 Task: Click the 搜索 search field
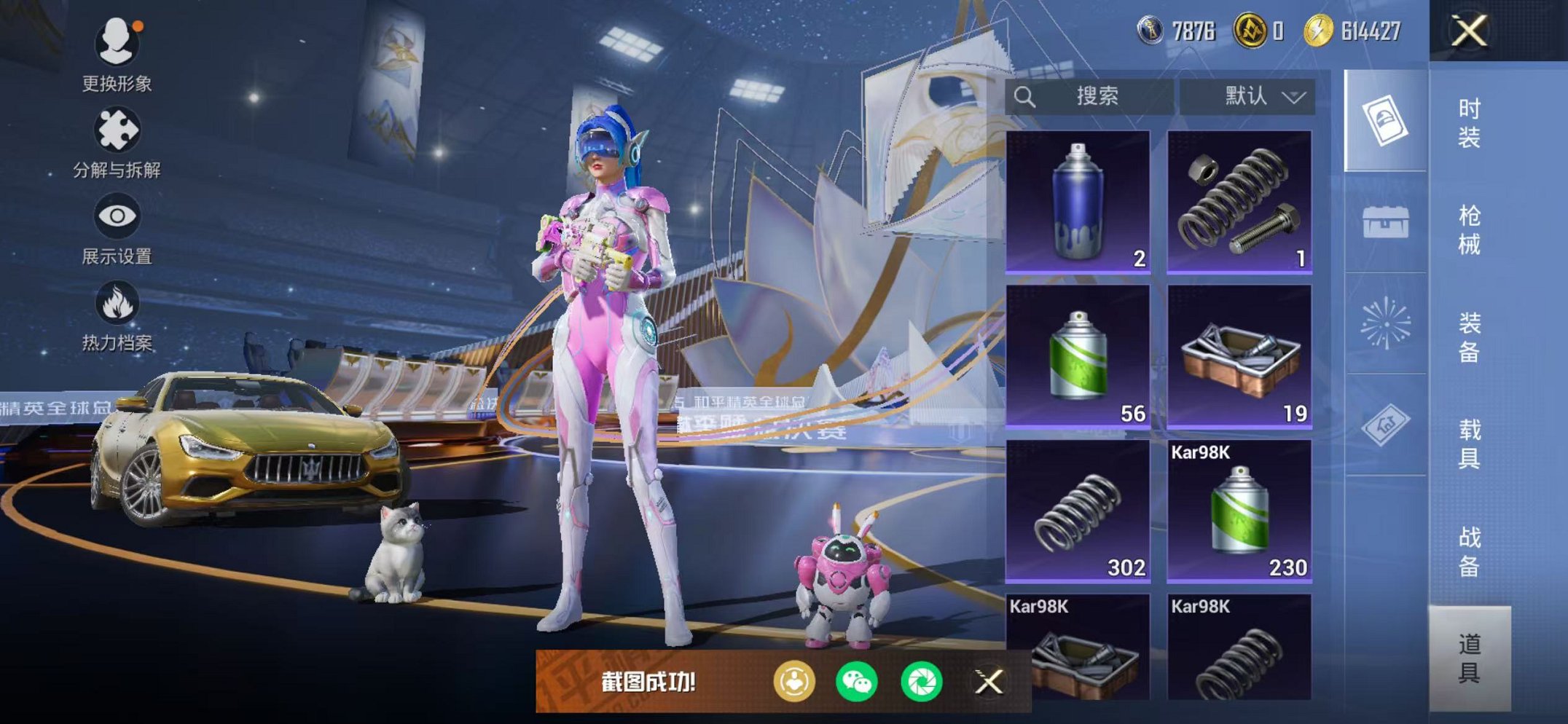(x=1090, y=96)
